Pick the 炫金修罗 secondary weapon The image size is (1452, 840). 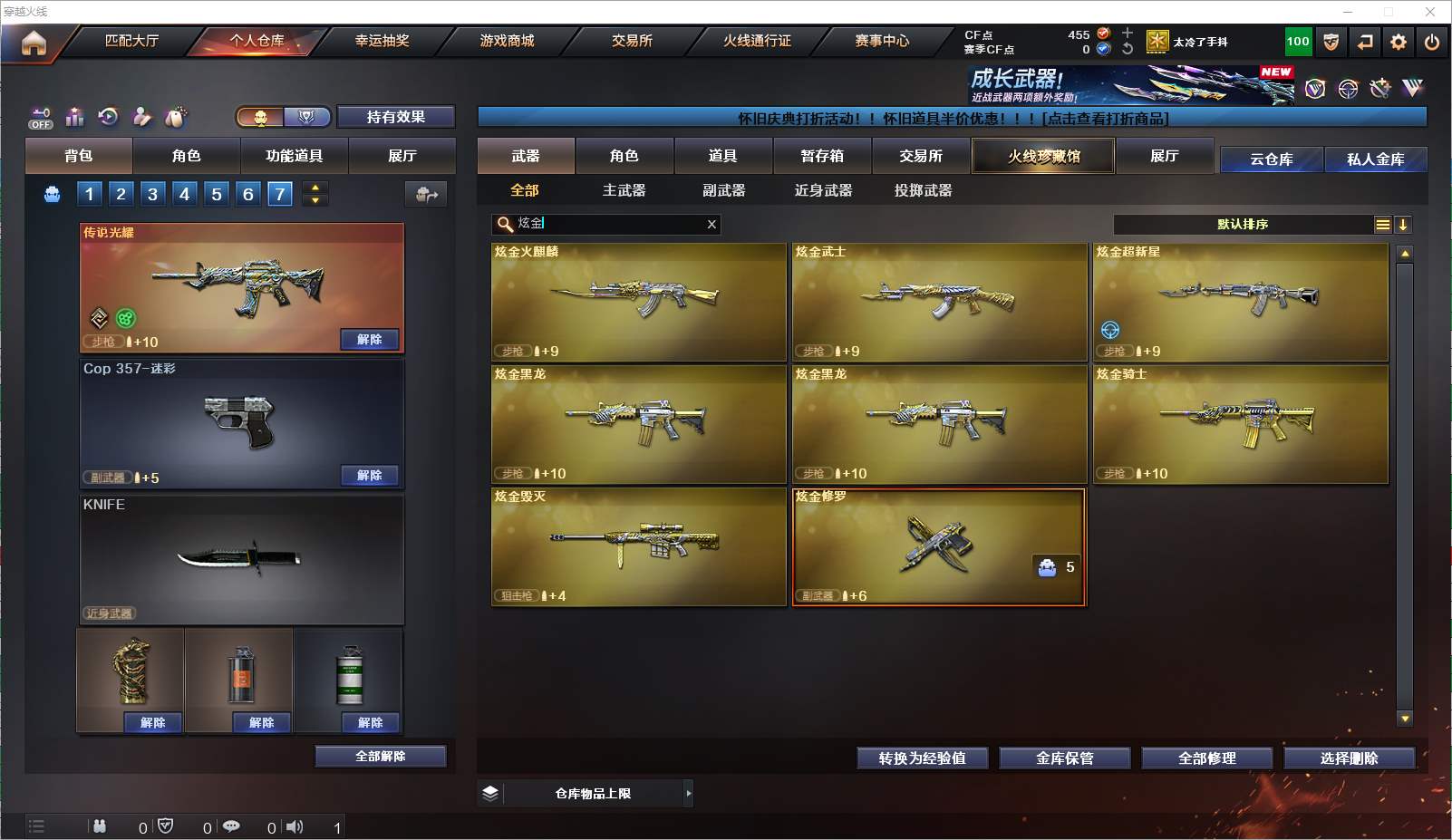pos(938,546)
